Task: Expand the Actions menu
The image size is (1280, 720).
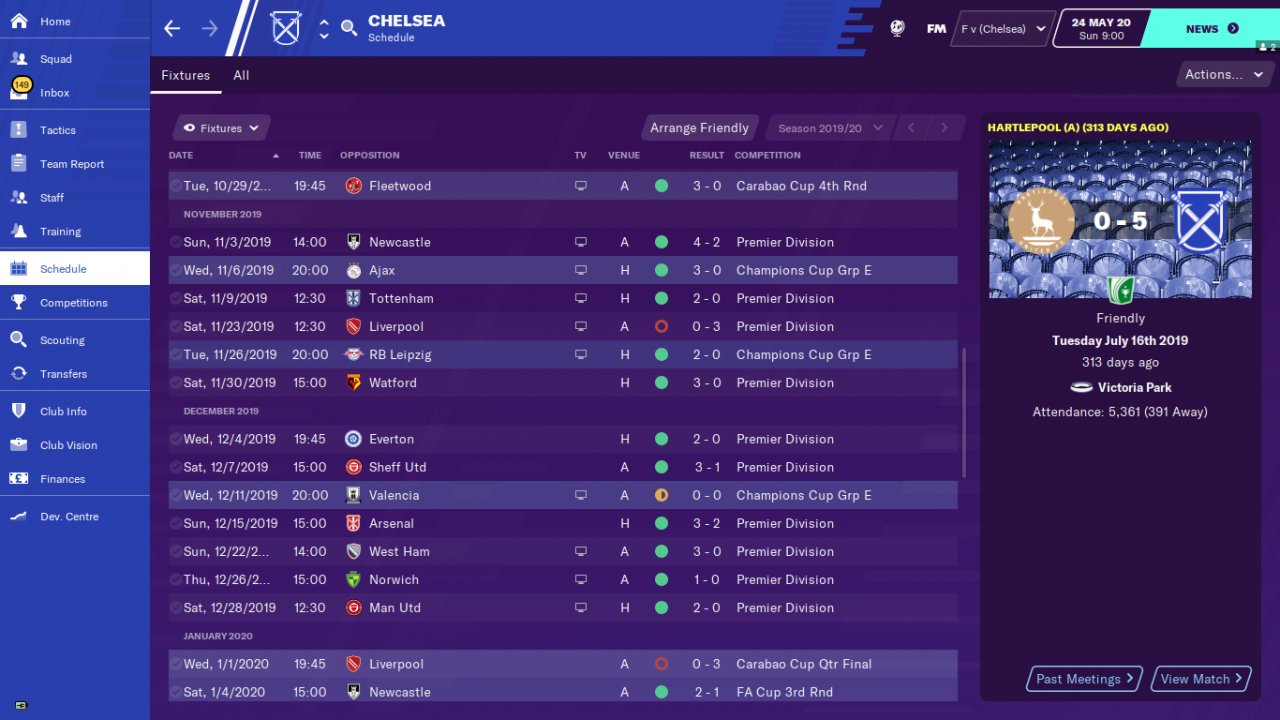Action: click(x=1223, y=74)
